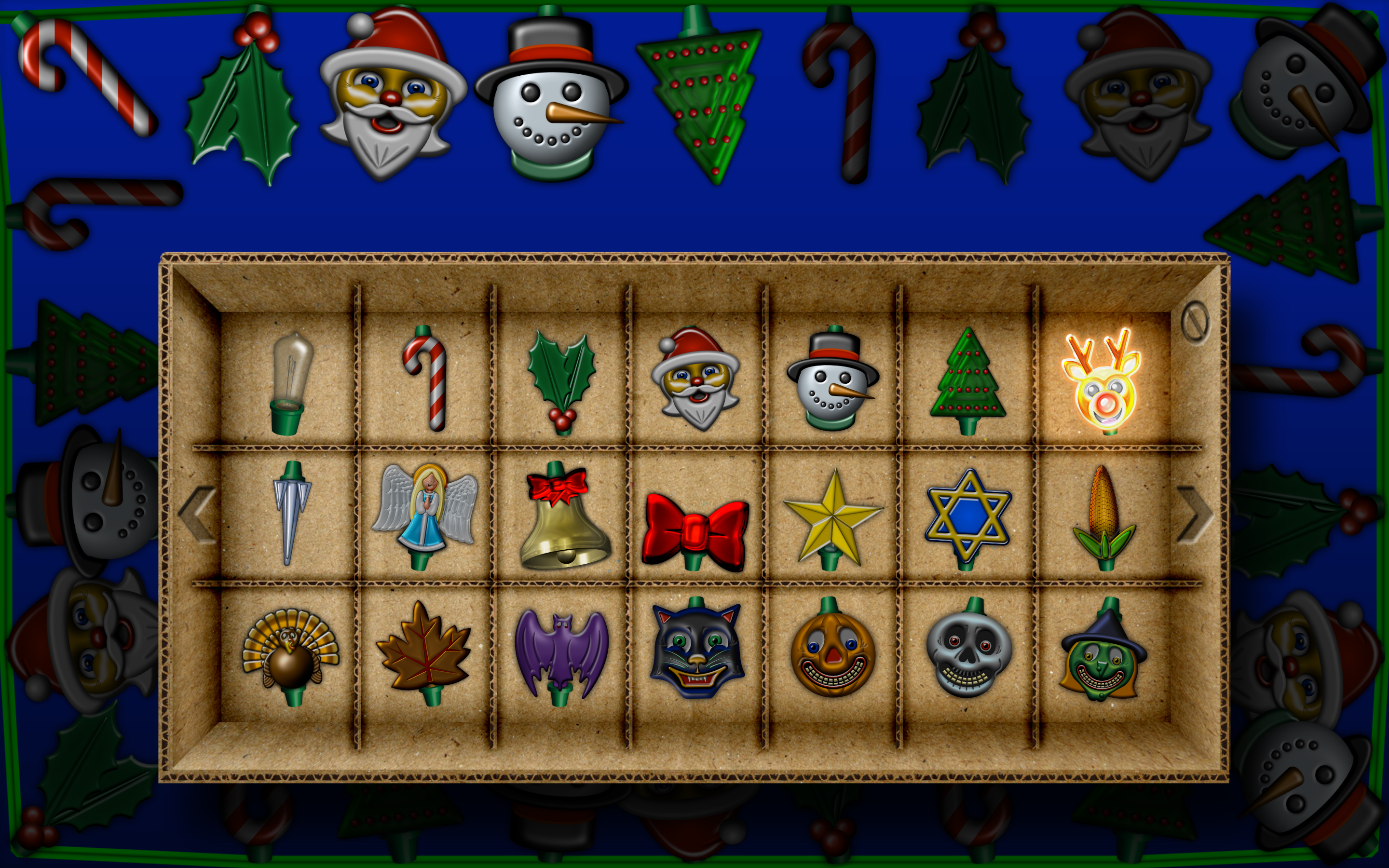Viewport: 1389px width, 868px height.
Task: Select the black cat face bulb
Action: 697,650
